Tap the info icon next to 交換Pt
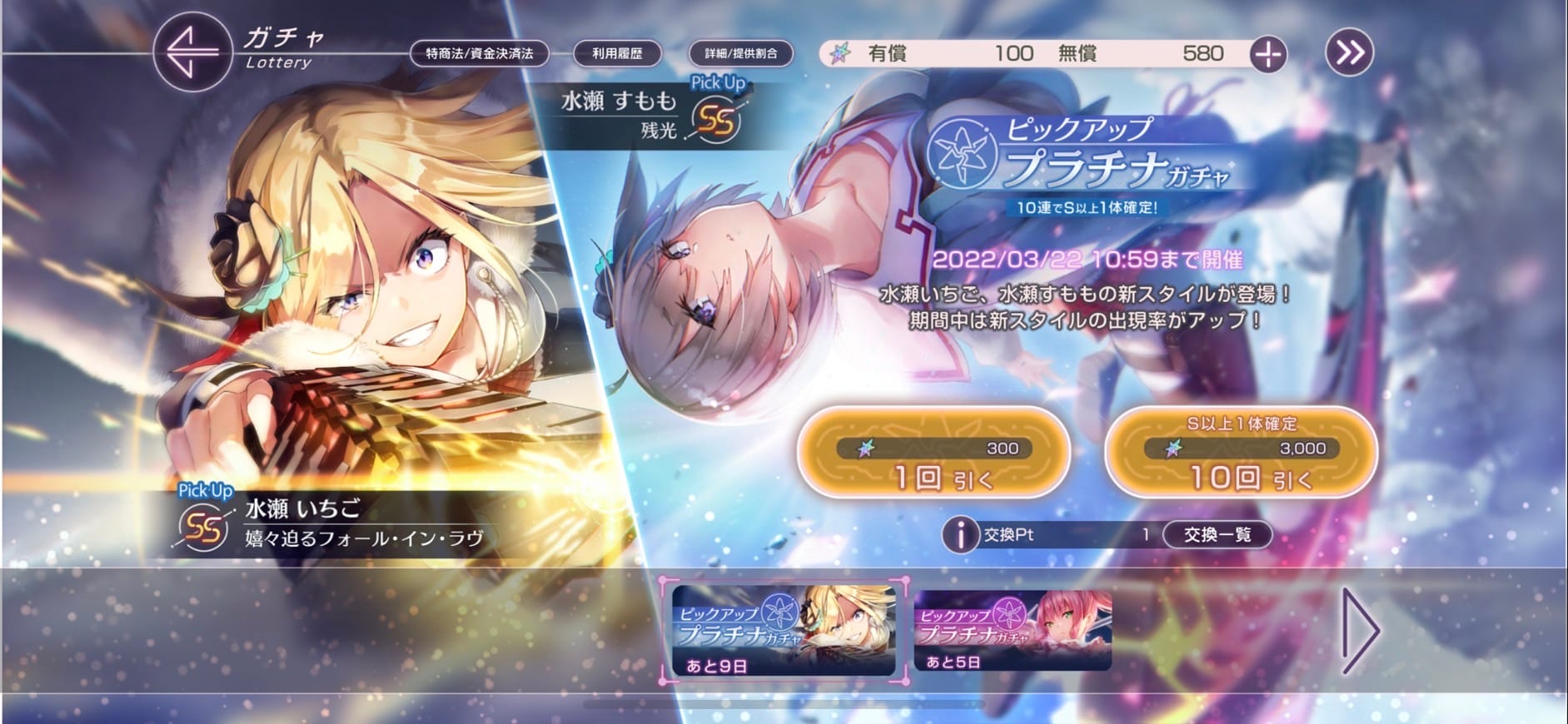Screen dimensions: 1568x724 (959, 535)
